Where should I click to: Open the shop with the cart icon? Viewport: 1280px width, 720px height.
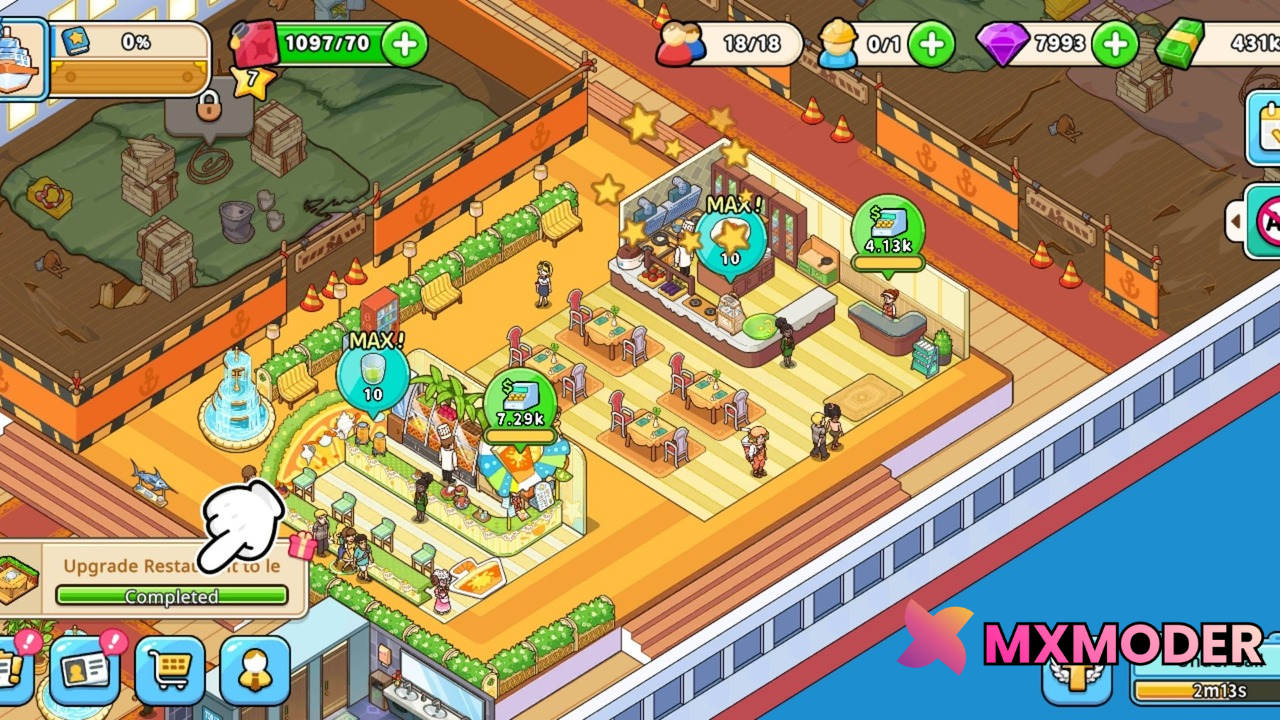pos(170,671)
